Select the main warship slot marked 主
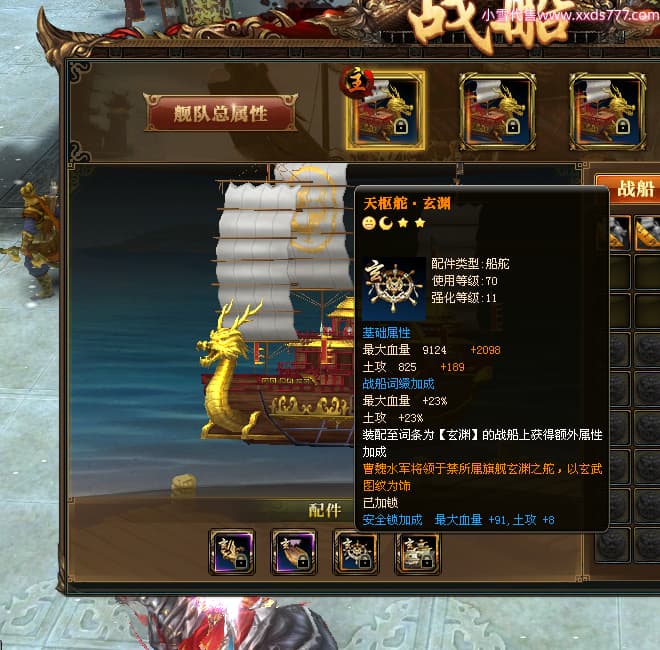 386,111
